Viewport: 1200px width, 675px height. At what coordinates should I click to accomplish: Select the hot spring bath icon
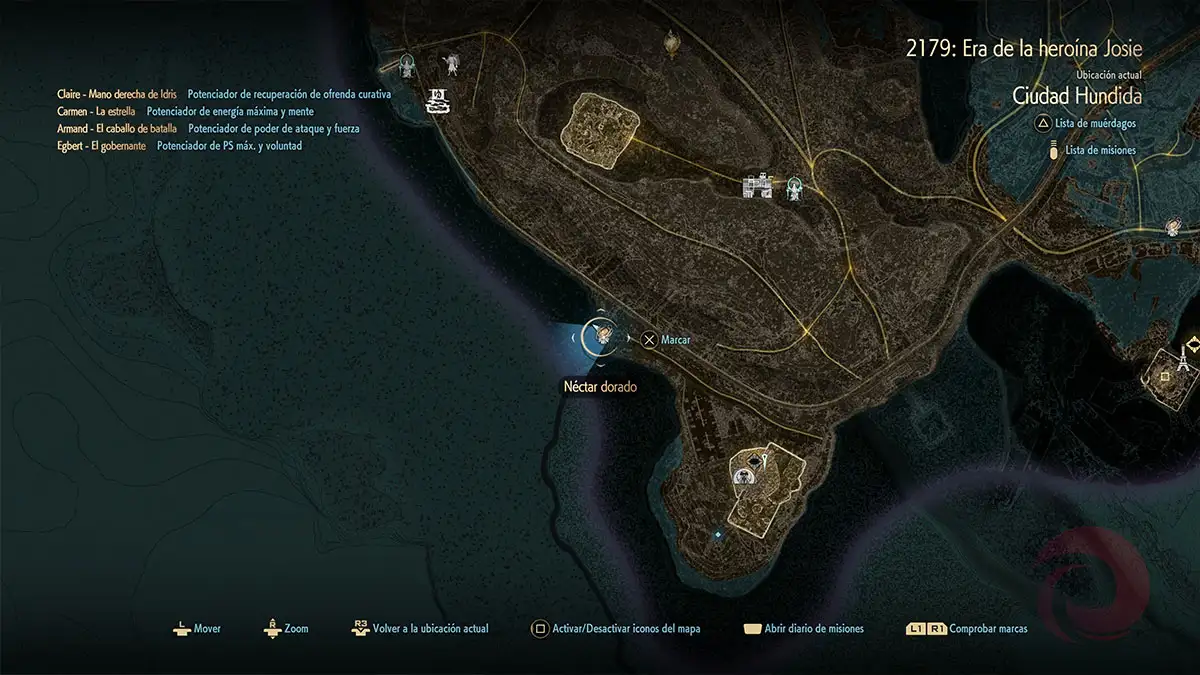pyautogui.click(x=437, y=101)
